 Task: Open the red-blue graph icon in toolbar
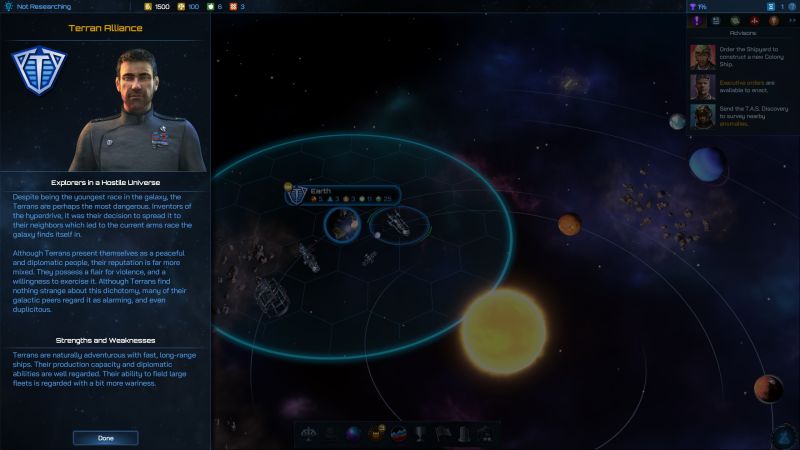tap(398, 434)
